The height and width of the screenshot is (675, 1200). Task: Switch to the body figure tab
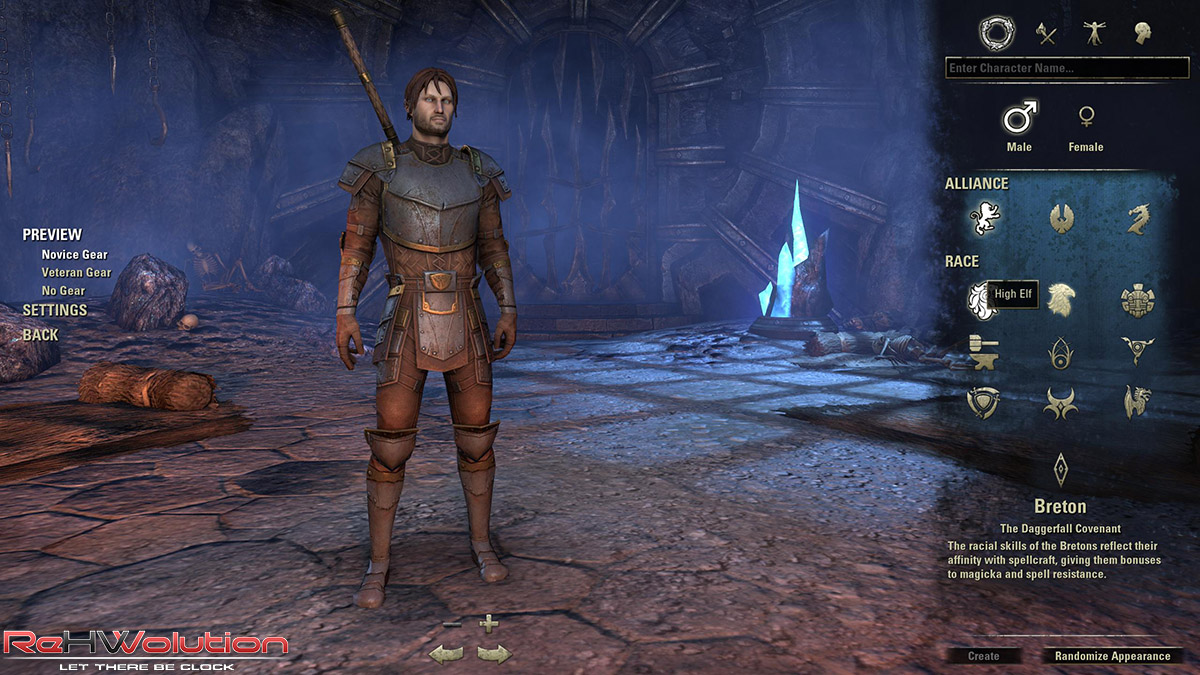click(1094, 34)
